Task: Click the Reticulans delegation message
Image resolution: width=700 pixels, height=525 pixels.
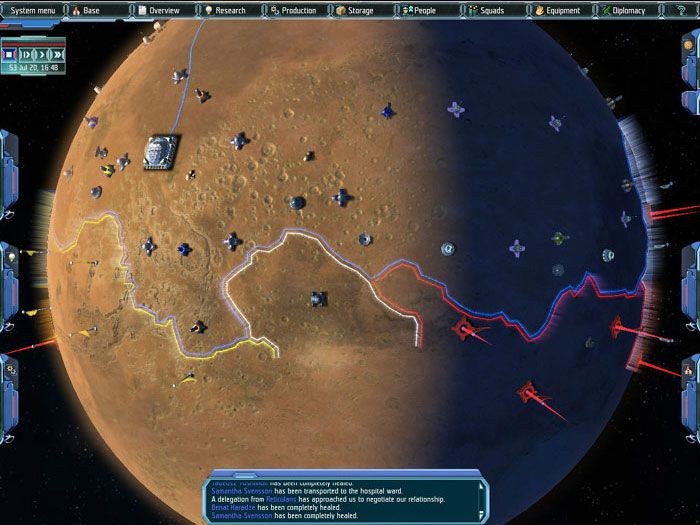Action: [324, 499]
